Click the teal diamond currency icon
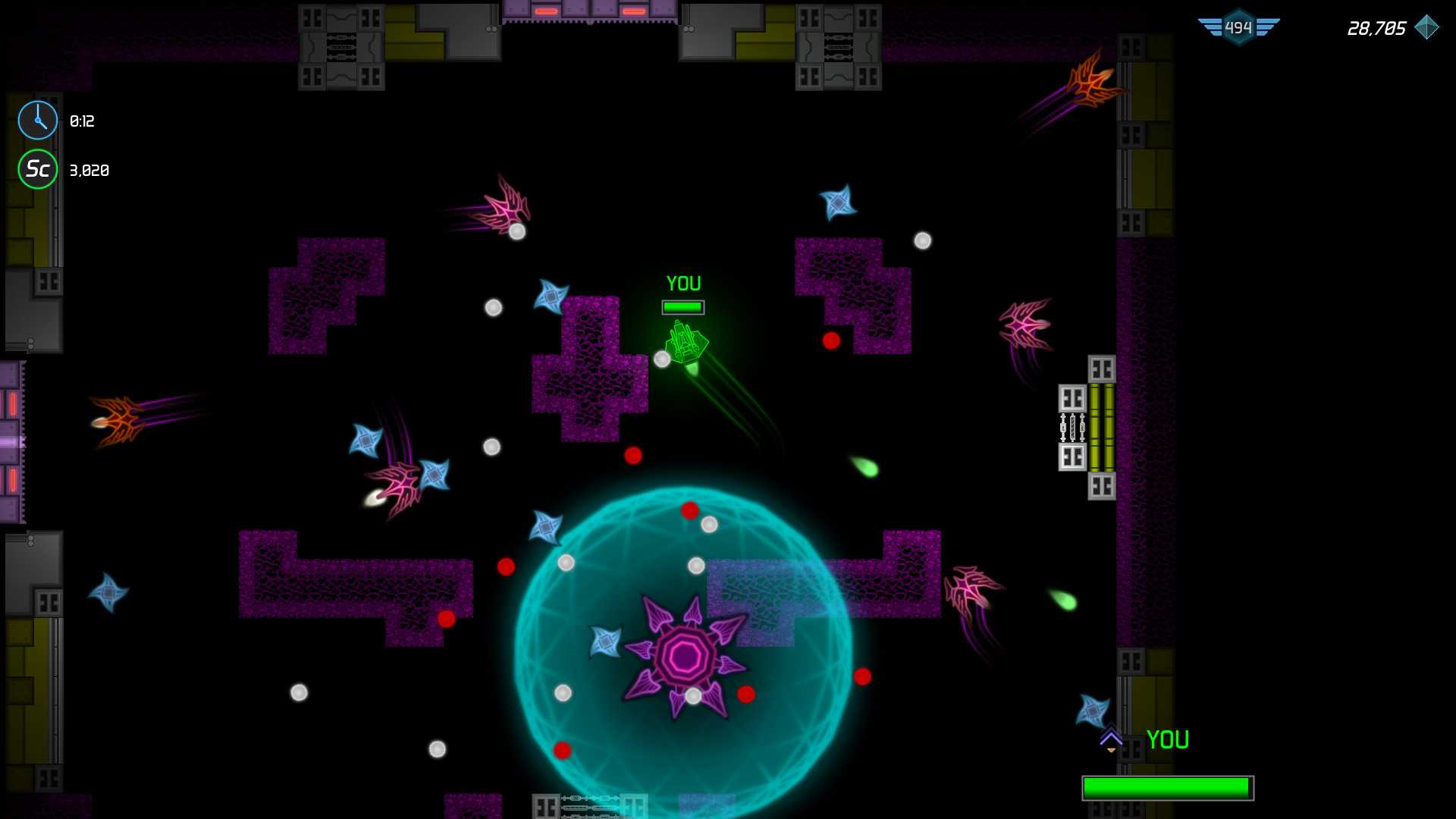 click(1426, 28)
